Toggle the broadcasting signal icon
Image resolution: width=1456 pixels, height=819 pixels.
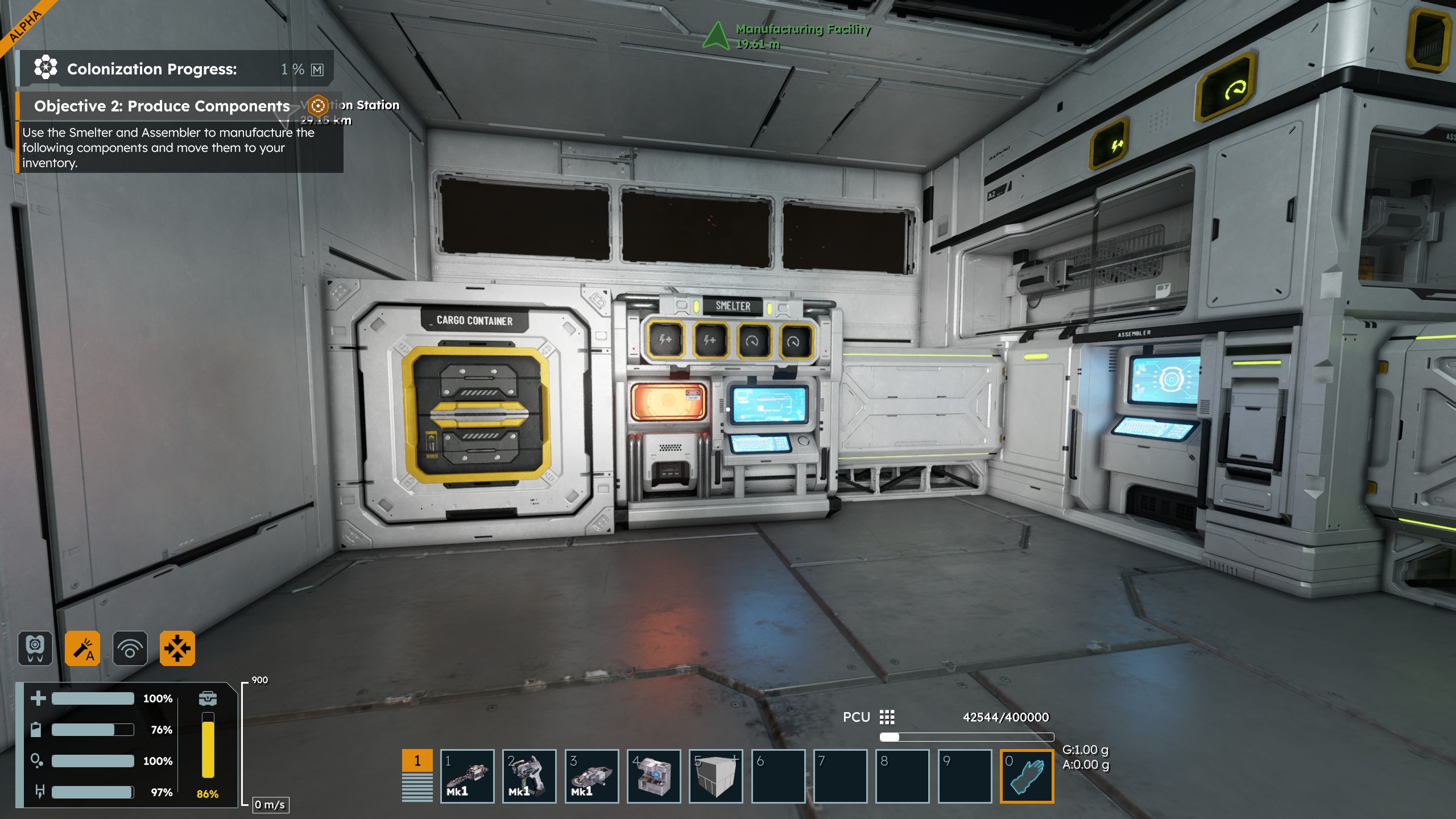(130, 648)
